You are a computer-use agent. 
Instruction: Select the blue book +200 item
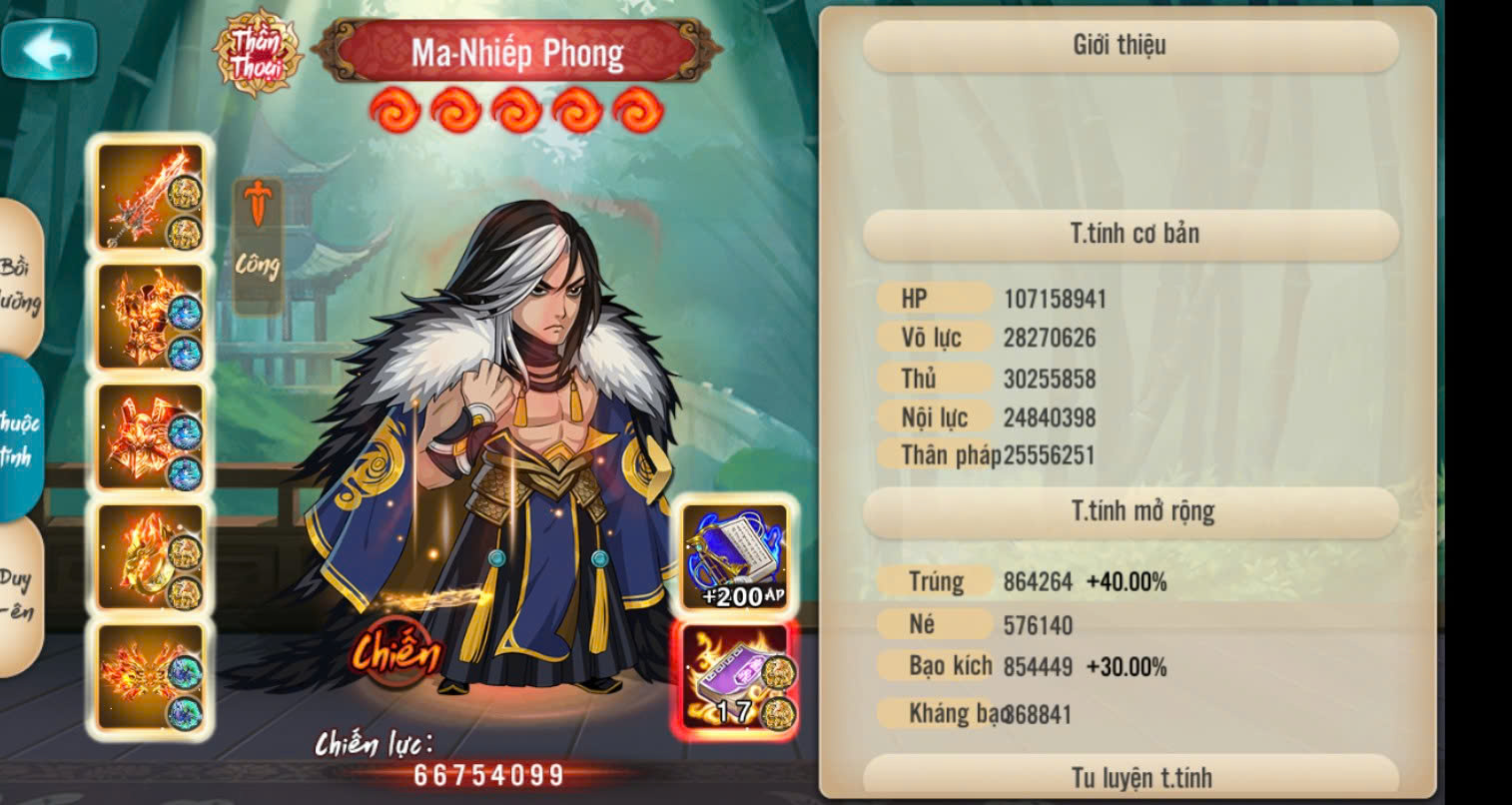click(736, 557)
